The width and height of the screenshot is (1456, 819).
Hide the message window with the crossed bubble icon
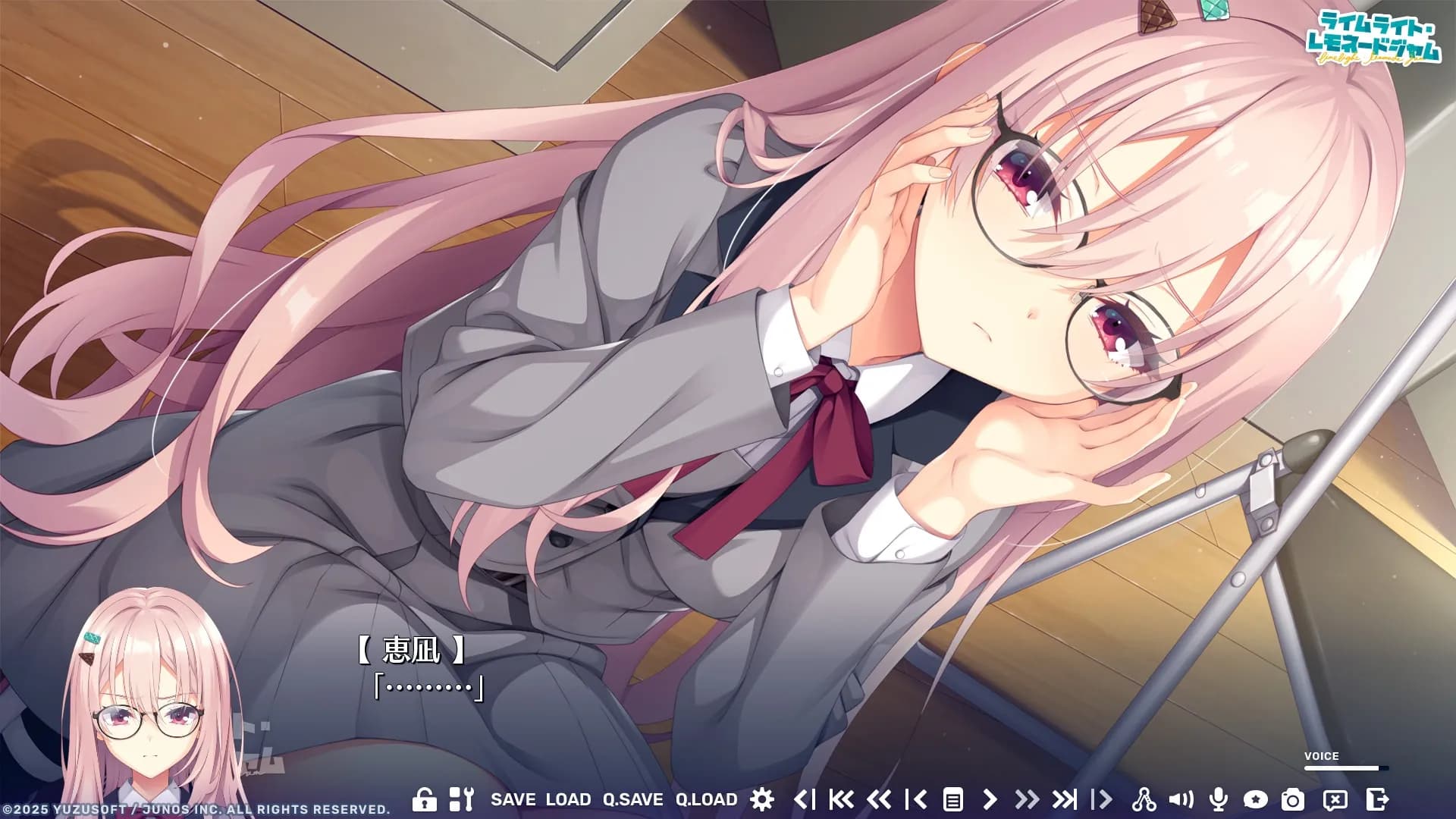pos(1337,799)
